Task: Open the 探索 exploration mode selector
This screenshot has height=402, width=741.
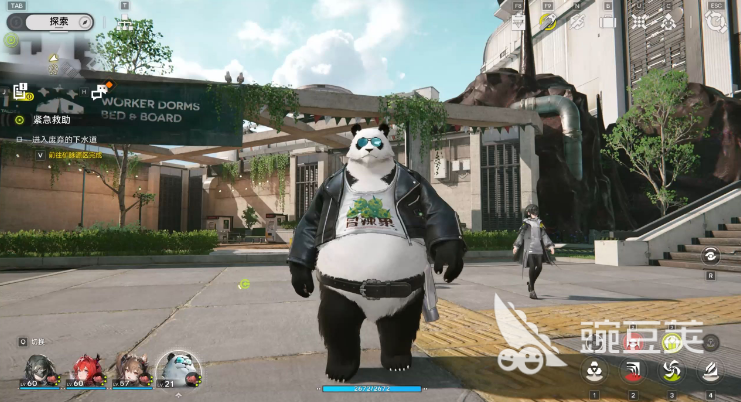Action: click(59, 20)
